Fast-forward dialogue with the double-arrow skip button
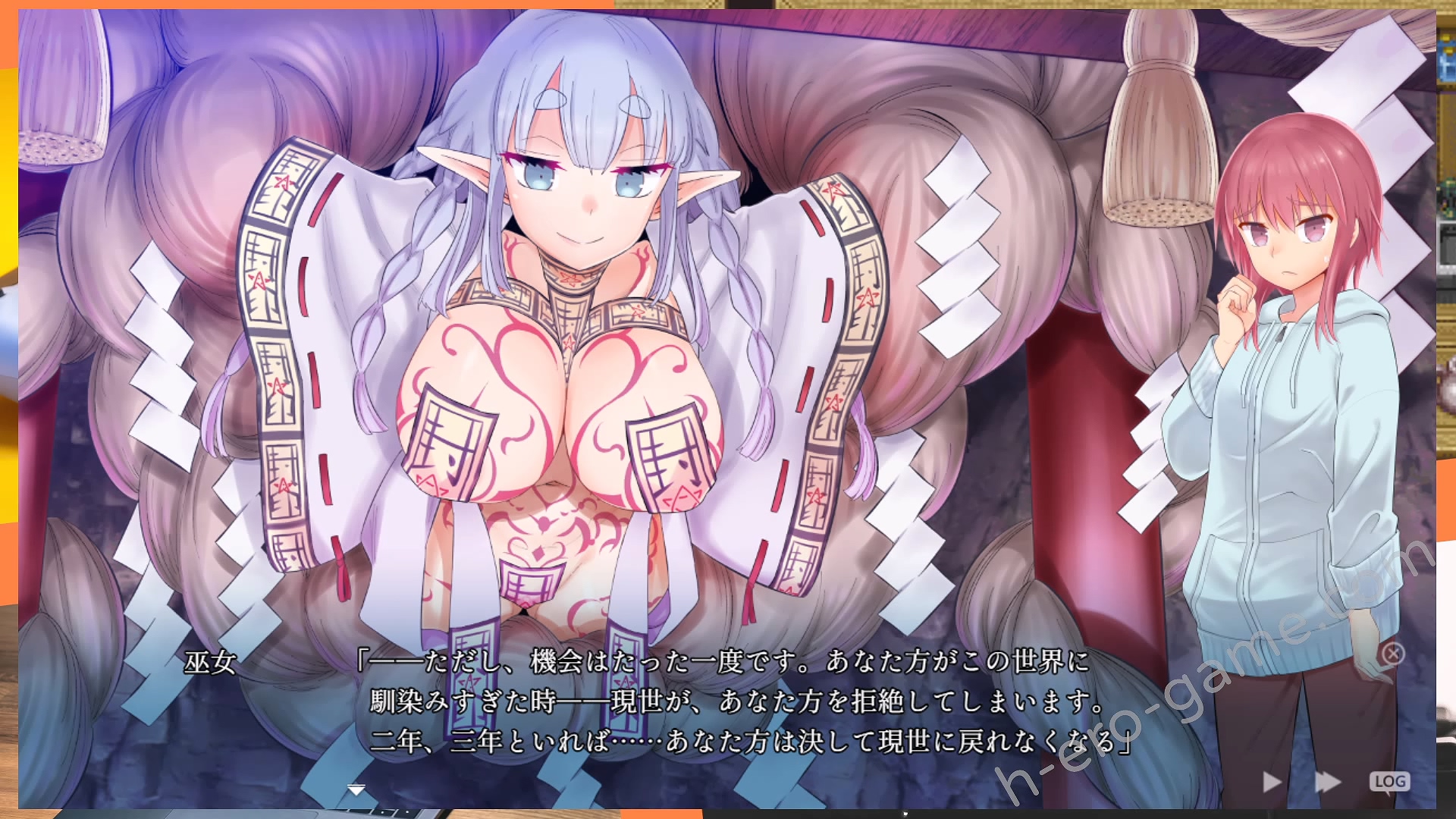The image size is (1456, 819). 1327,782
